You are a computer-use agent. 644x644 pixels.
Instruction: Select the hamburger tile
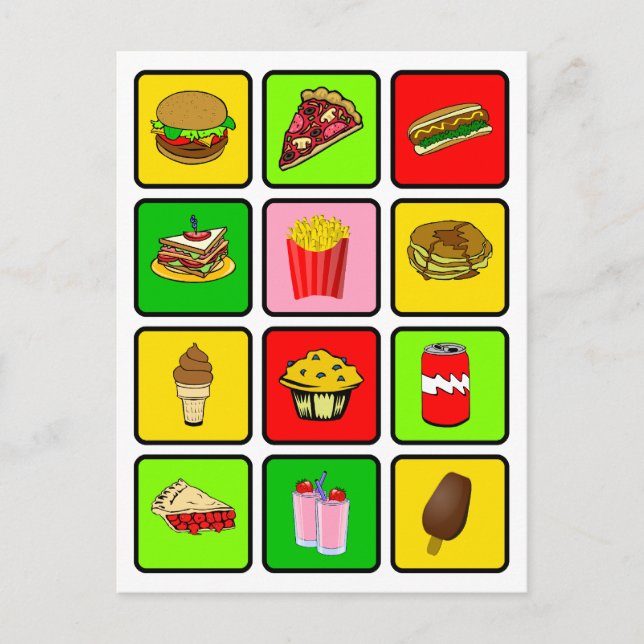point(193,129)
